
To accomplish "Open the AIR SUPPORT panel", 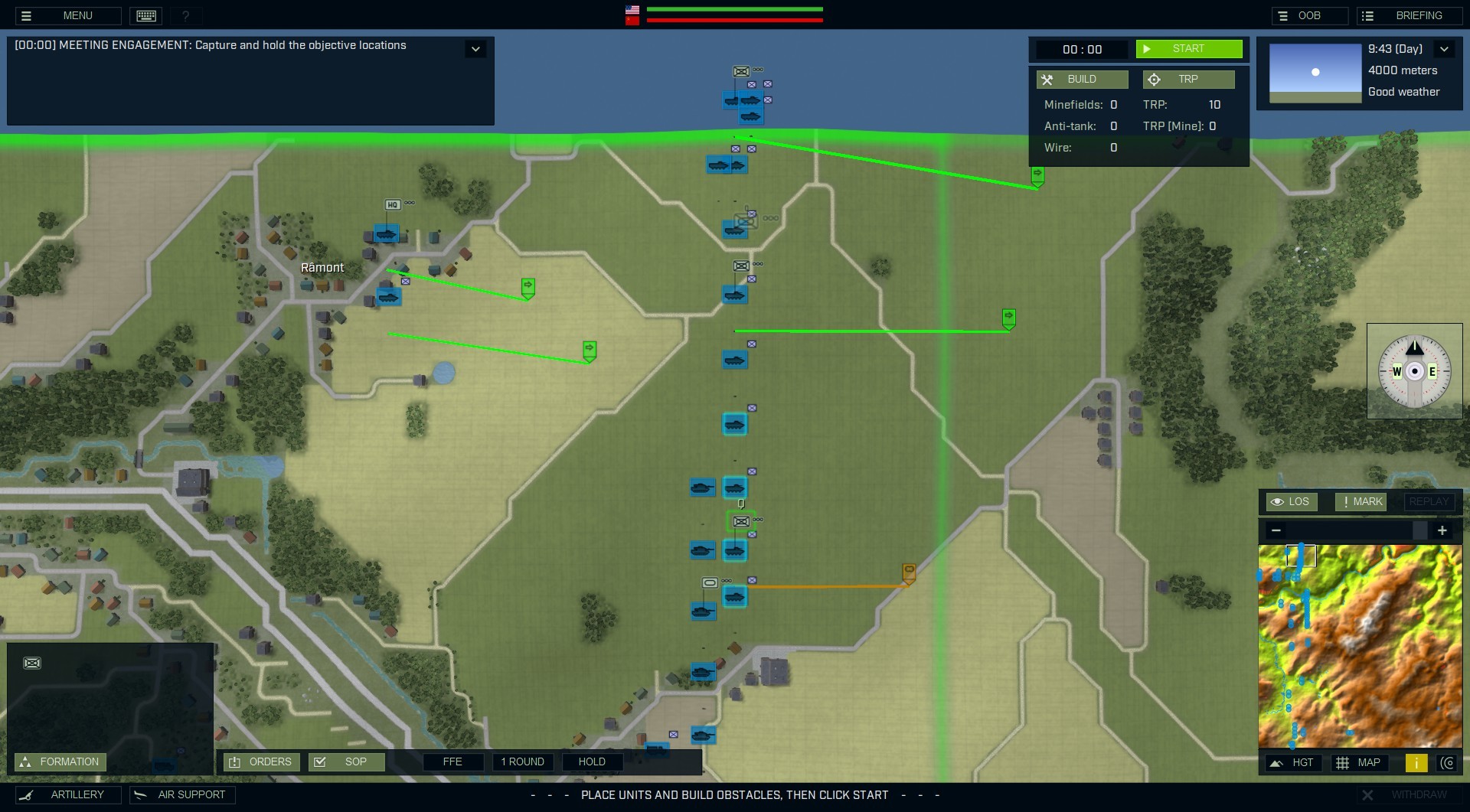I will tap(182, 795).
